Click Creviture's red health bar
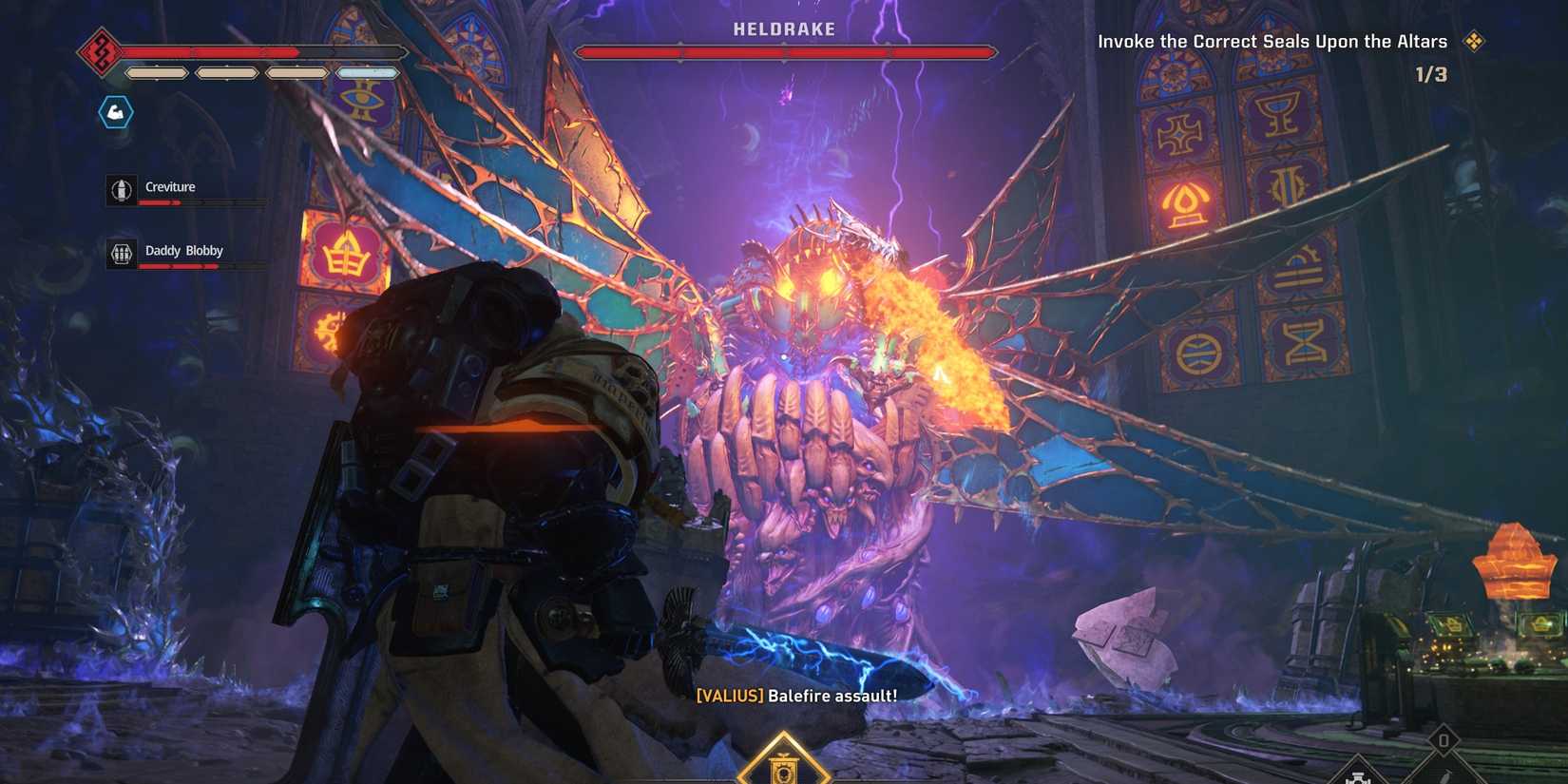Viewport: 1568px width, 784px height. pyautogui.click(x=160, y=203)
